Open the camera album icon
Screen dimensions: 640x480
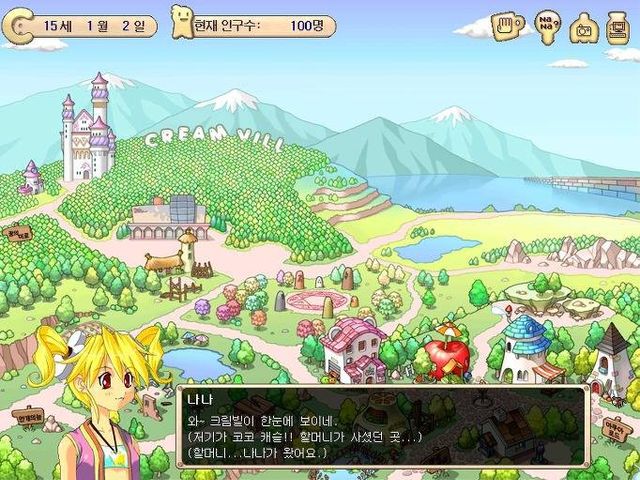583,29
